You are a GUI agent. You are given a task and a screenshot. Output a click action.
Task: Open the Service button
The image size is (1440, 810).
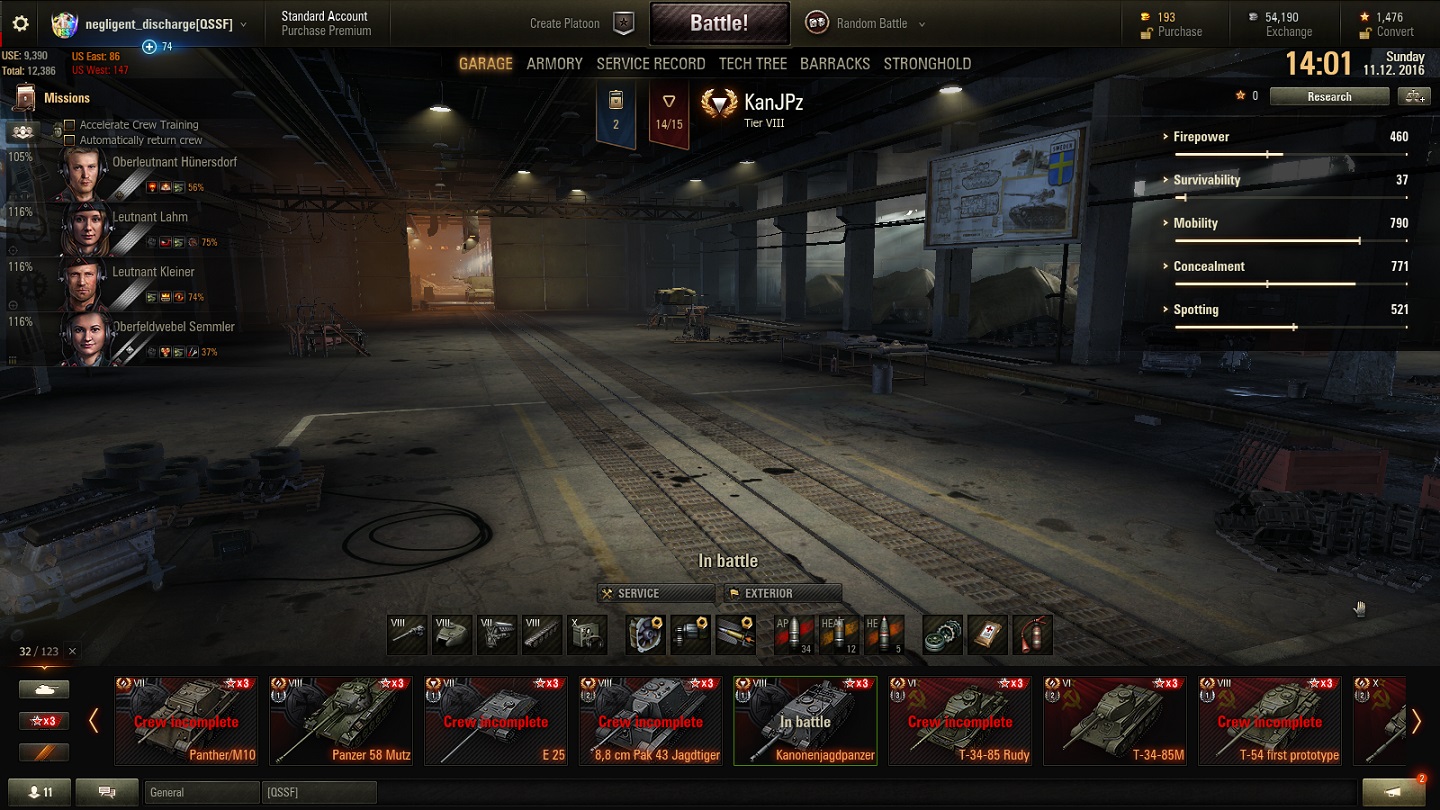pyautogui.click(x=655, y=593)
